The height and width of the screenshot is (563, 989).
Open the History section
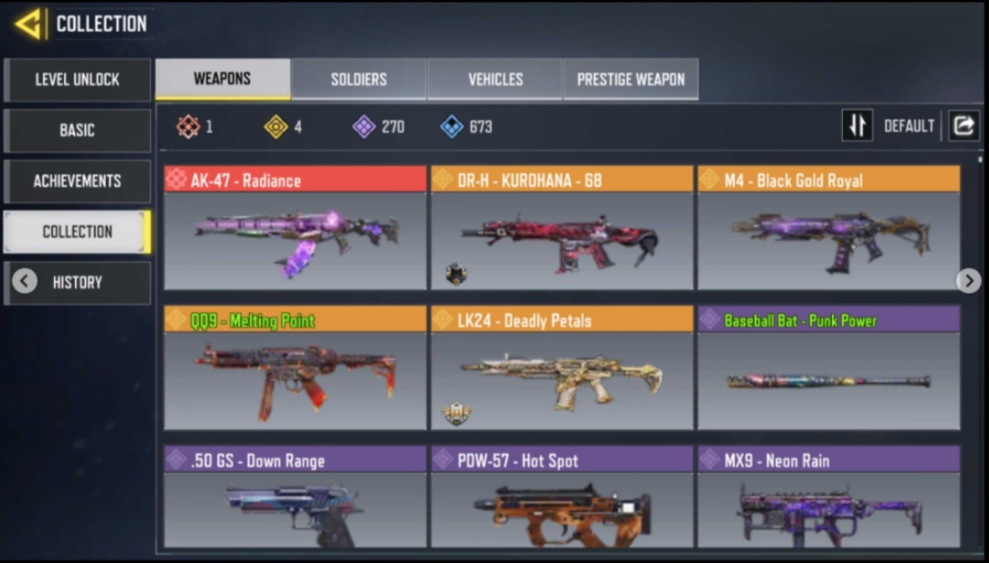[77, 282]
